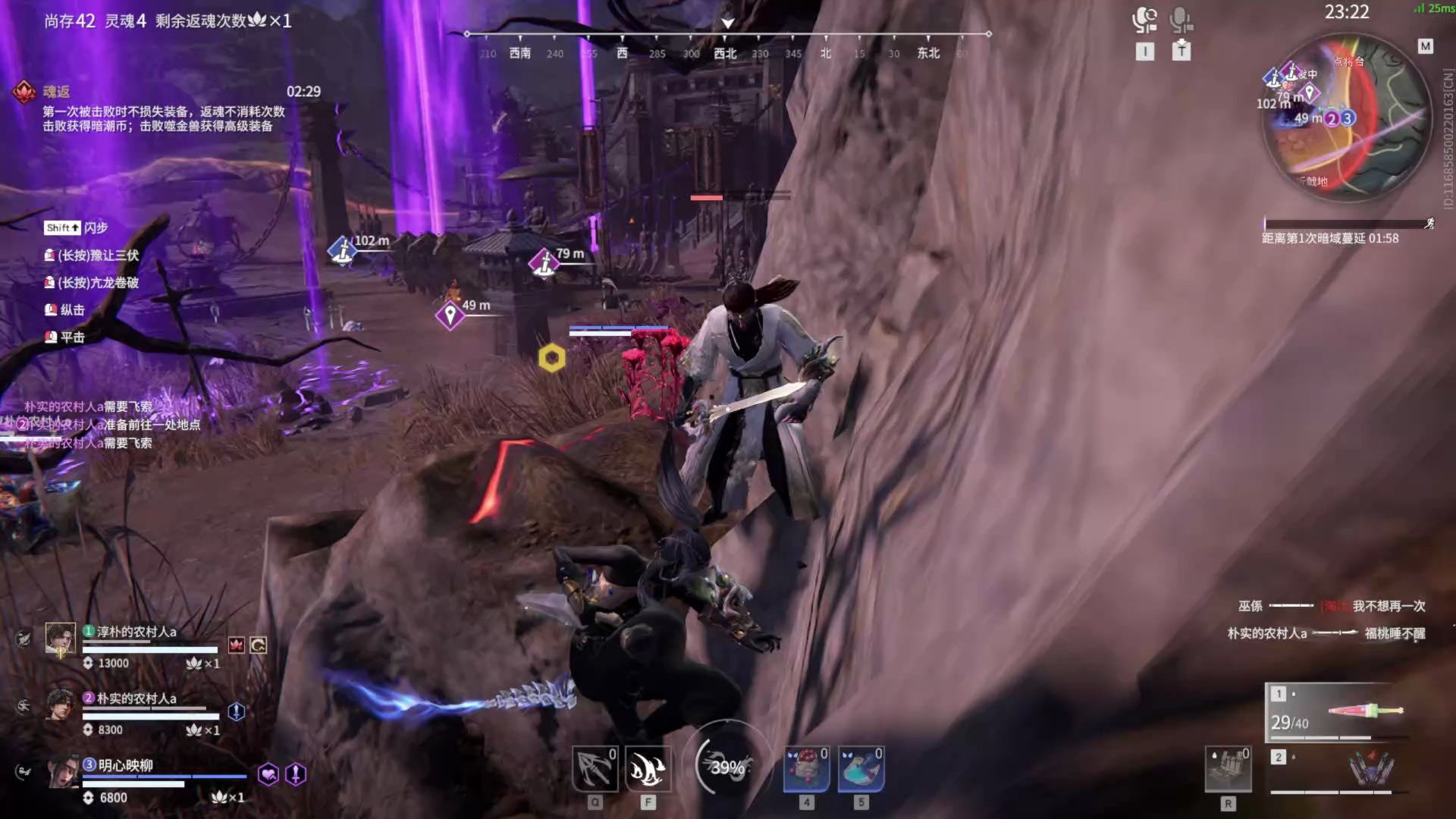Use the item in slot 4
Screen dimensions: 1456x819
click(807, 769)
